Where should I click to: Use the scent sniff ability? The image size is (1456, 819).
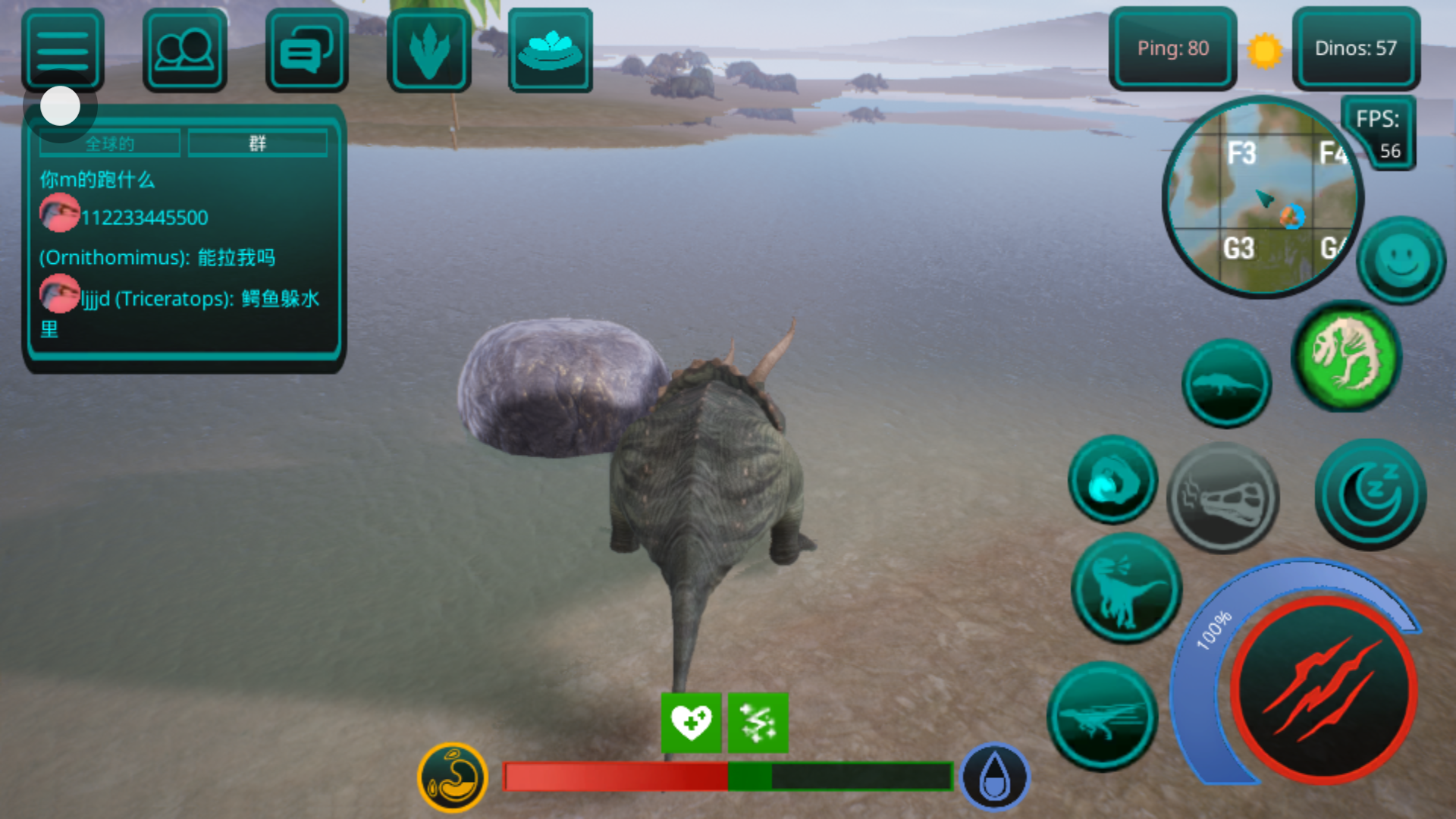click(1112, 480)
